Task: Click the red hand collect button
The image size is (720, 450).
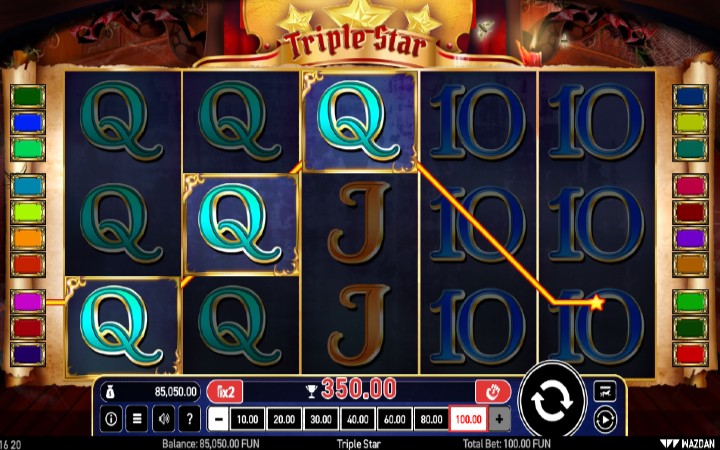Action: click(493, 391)
